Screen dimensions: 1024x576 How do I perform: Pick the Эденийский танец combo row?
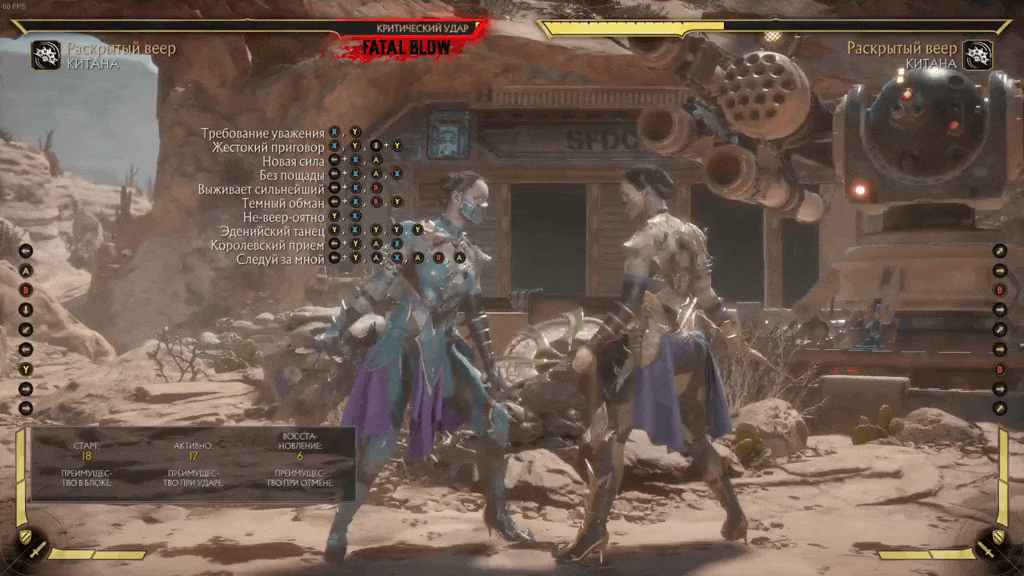[273, 231]
